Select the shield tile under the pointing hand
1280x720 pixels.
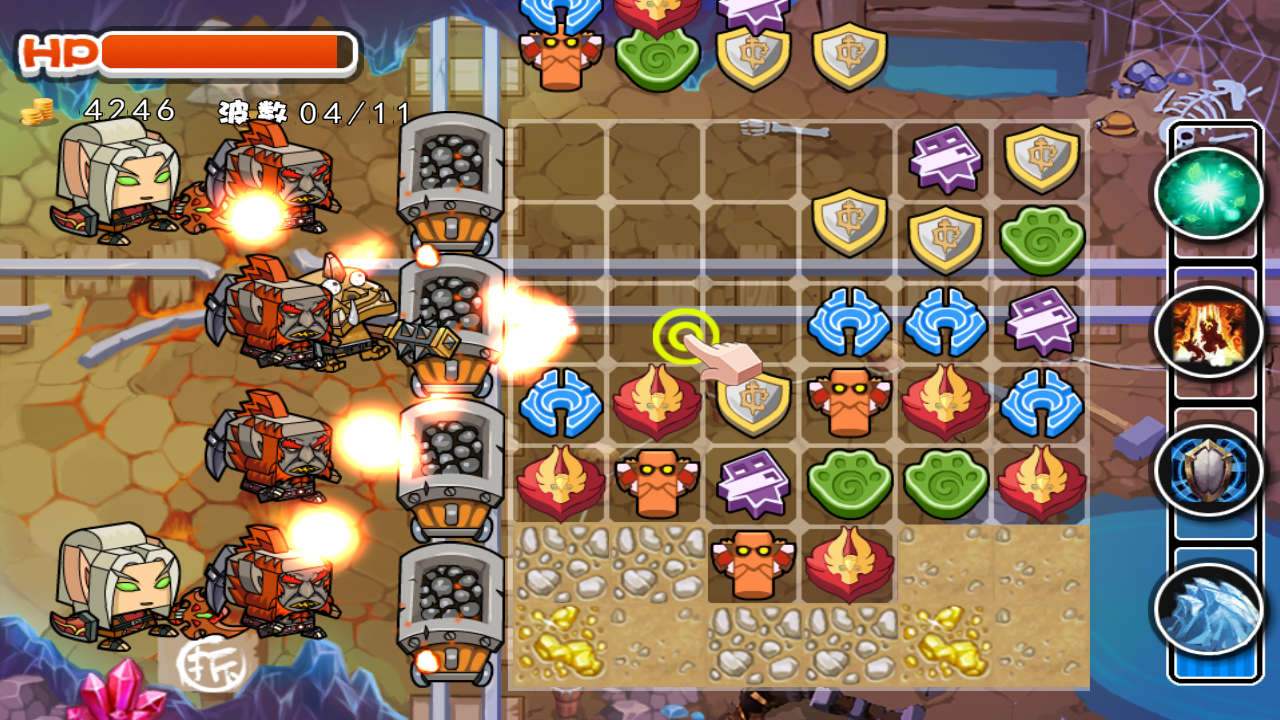click(x=753, y=402)
